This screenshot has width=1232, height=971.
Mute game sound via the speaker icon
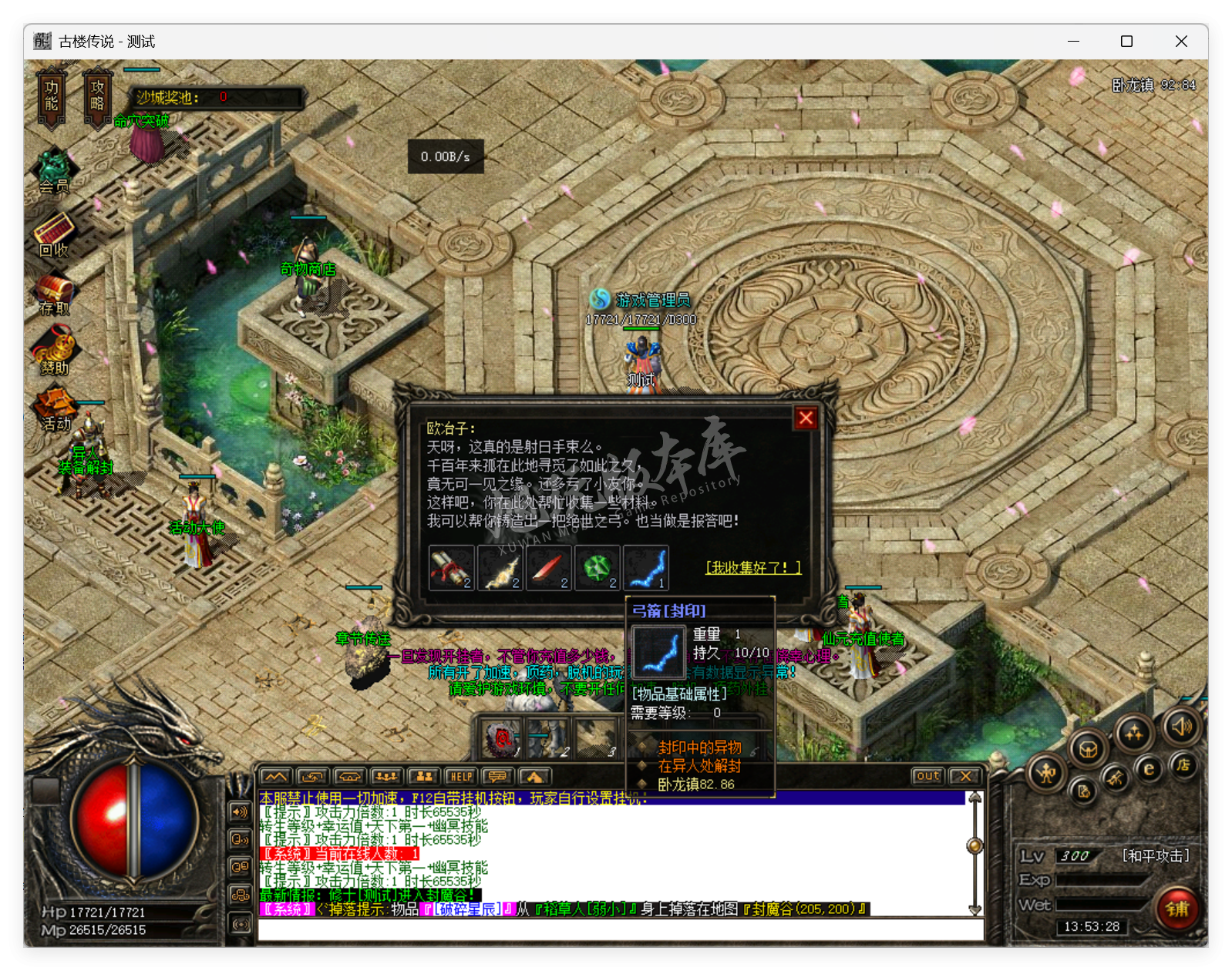coord(1181,728)
